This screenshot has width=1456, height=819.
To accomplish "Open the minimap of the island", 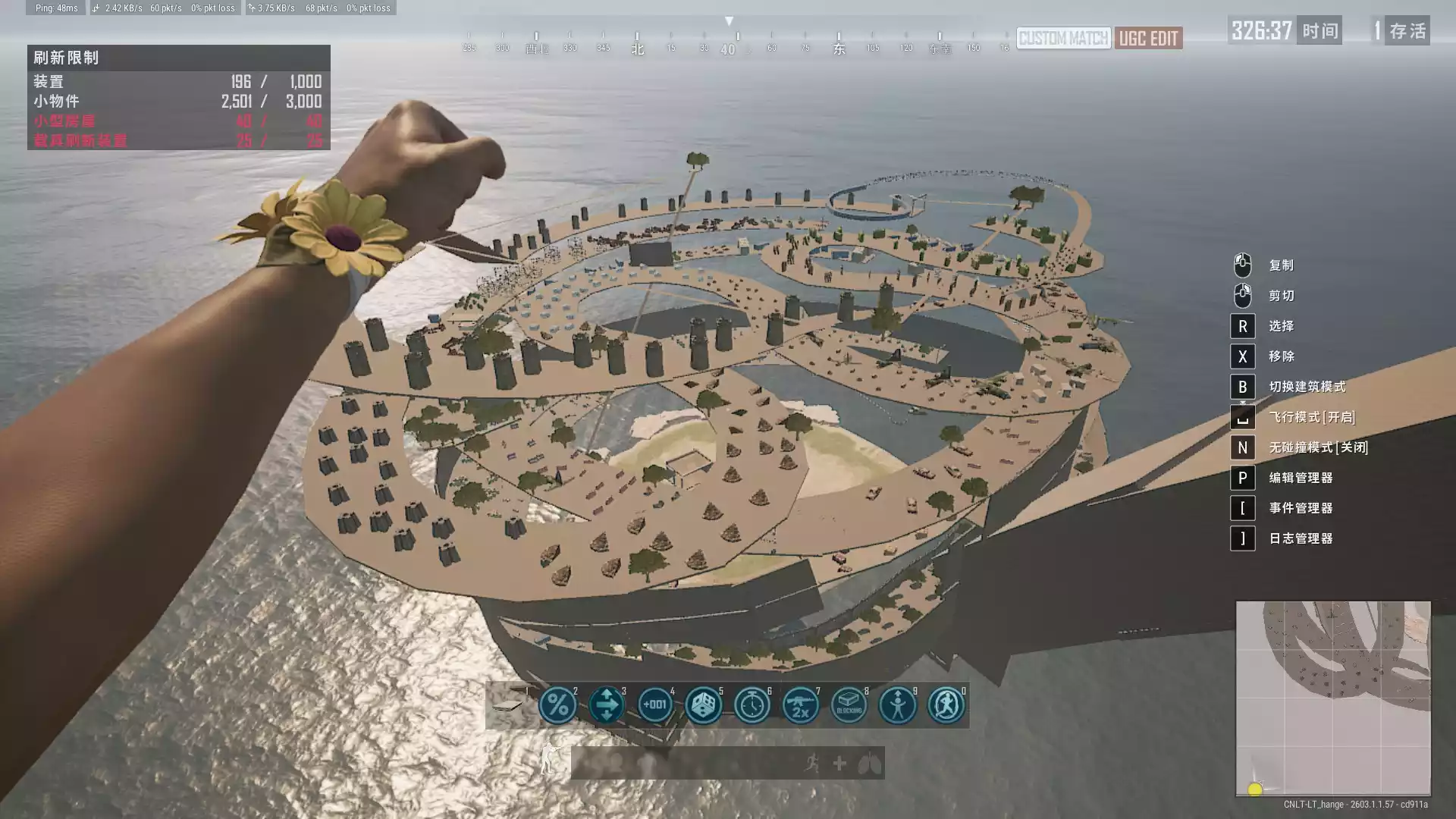I will coord(1333,698).
